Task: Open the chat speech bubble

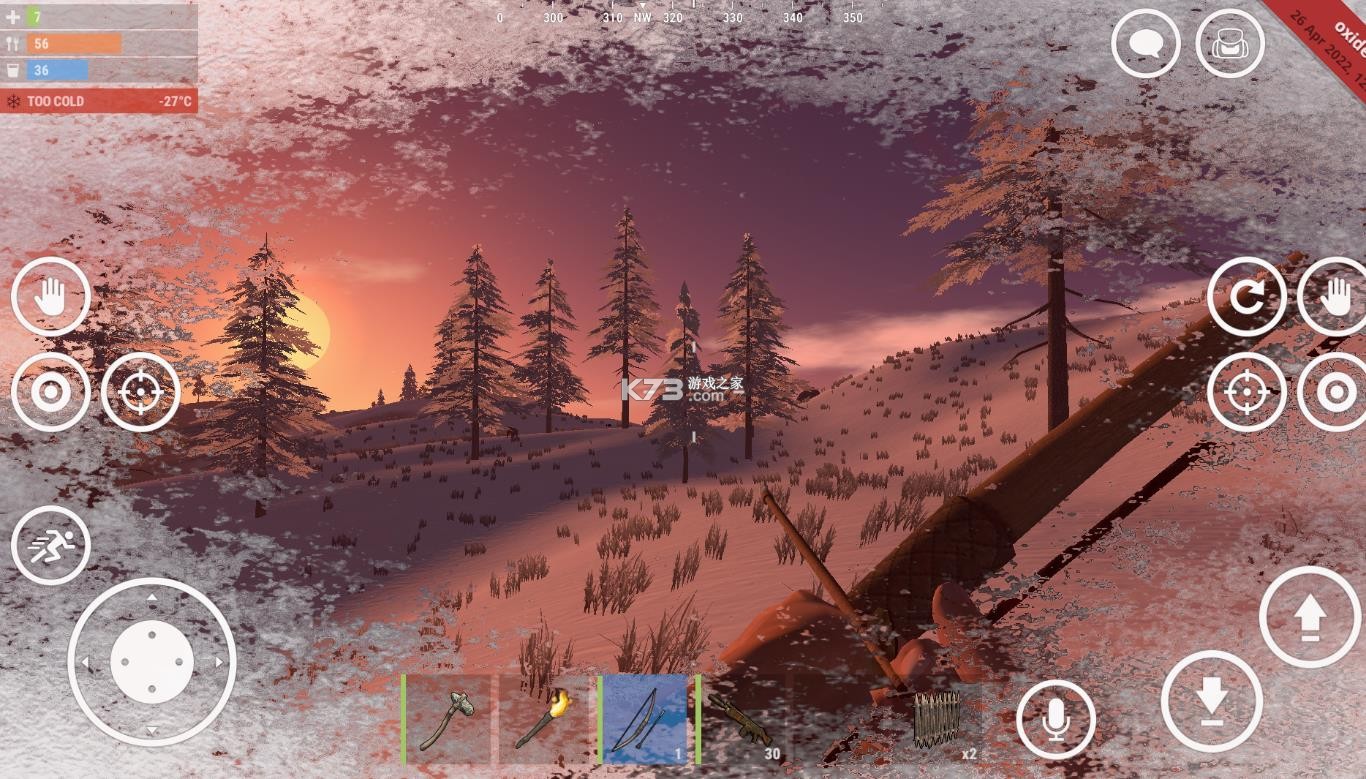Action: (1145, 44)
